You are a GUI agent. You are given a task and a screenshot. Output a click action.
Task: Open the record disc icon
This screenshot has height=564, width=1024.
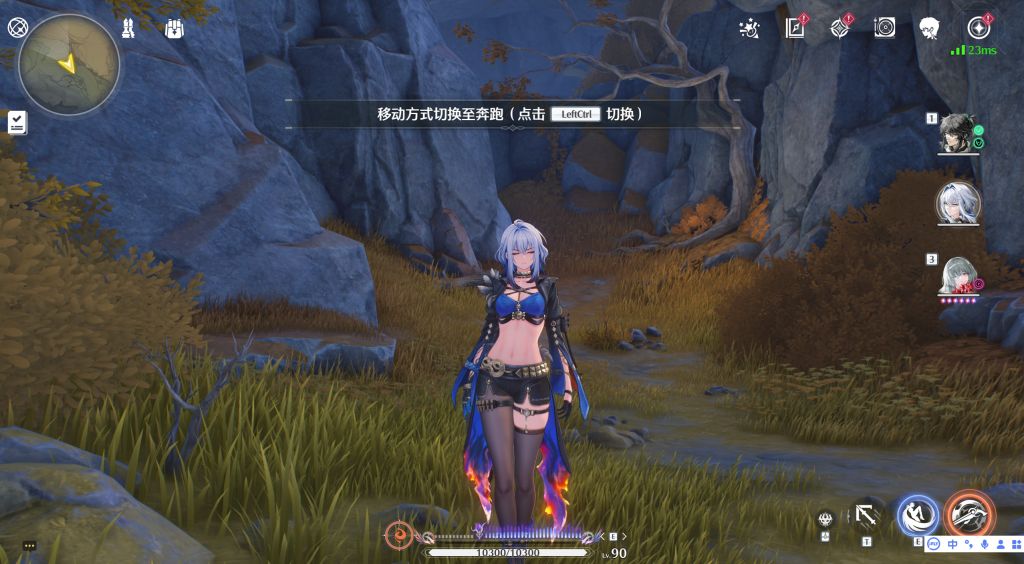(x=884, y=28)
